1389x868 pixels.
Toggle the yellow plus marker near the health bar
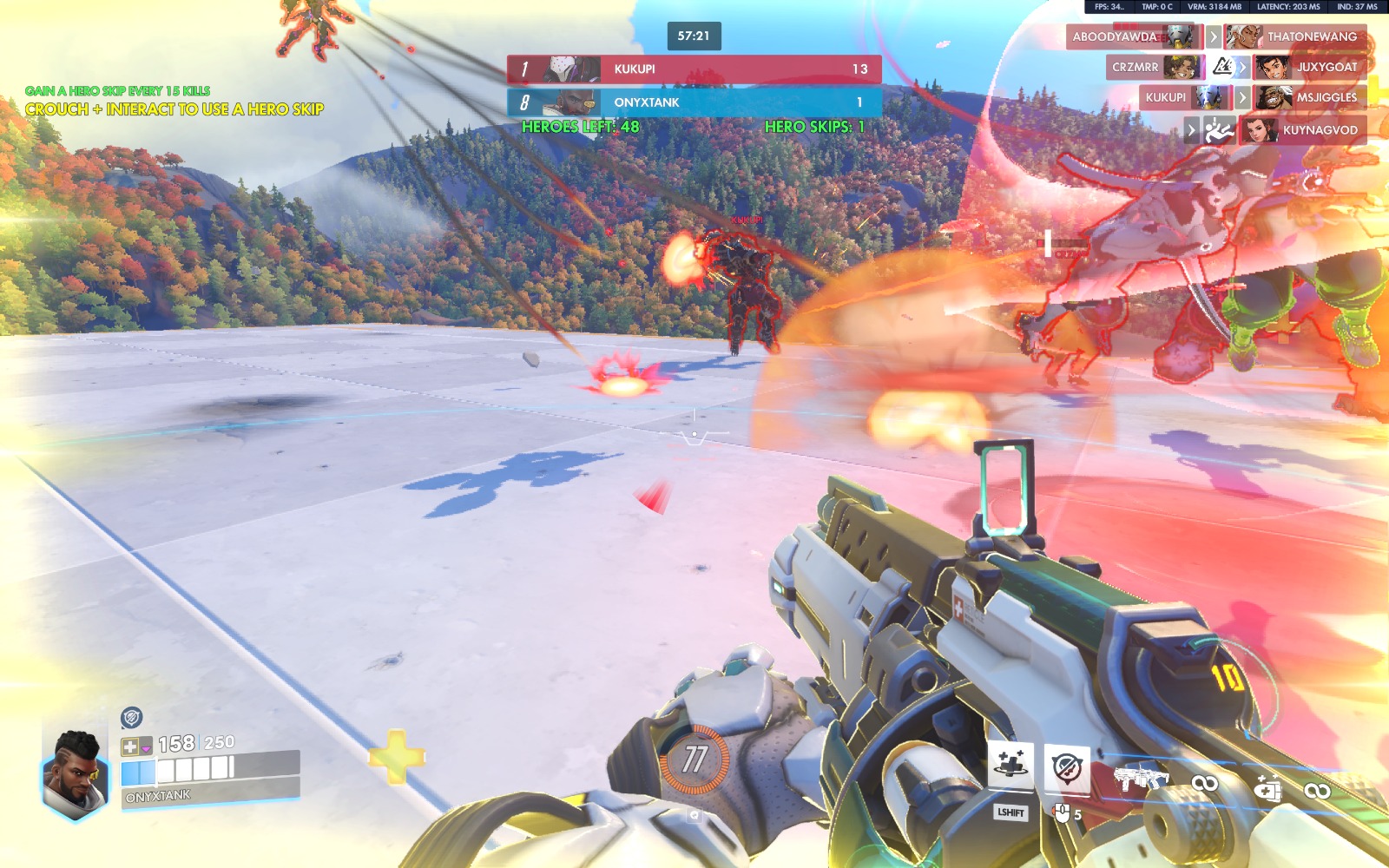(x=396, y=758)
